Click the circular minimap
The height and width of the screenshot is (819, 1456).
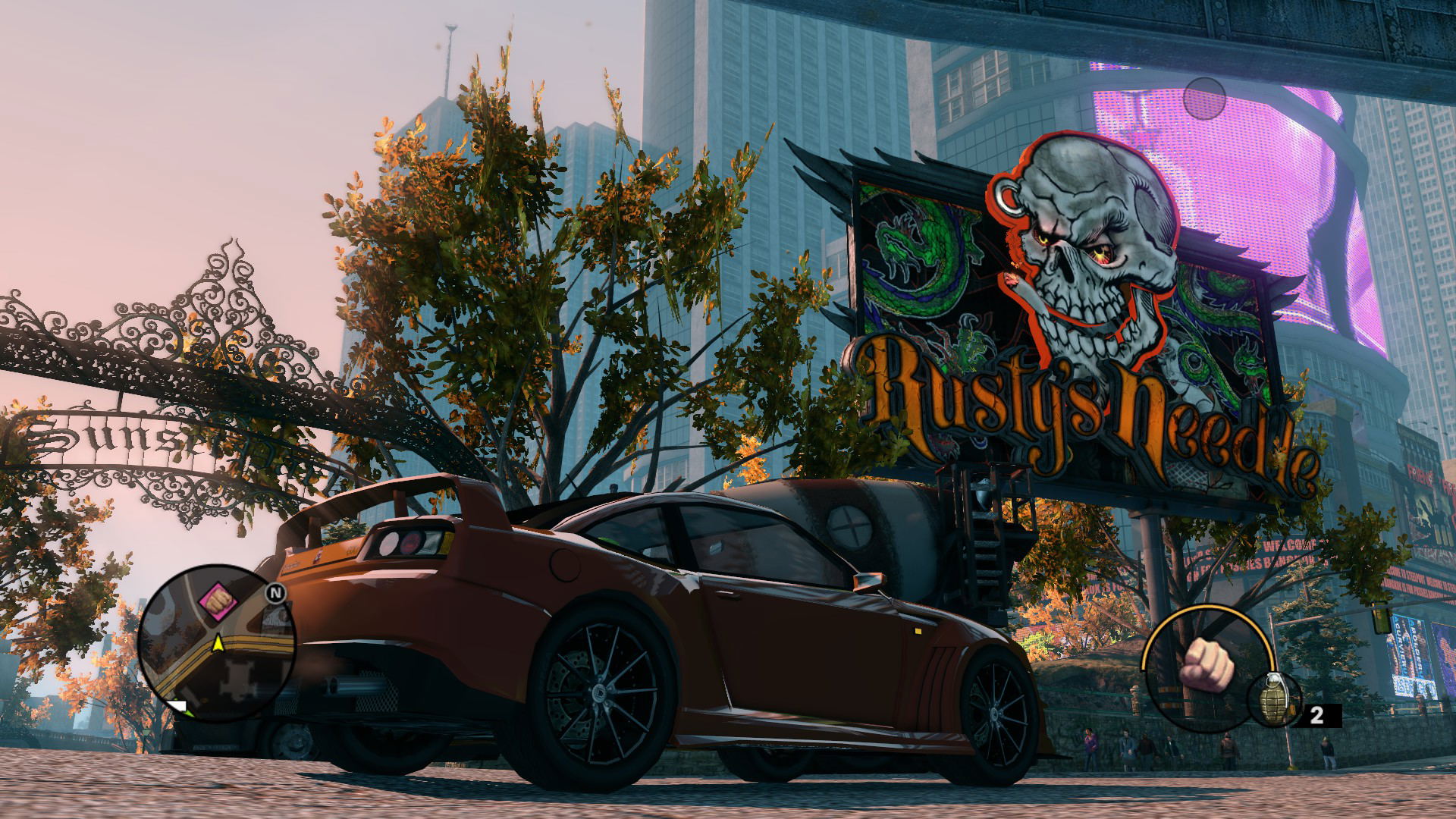(218, 644)
